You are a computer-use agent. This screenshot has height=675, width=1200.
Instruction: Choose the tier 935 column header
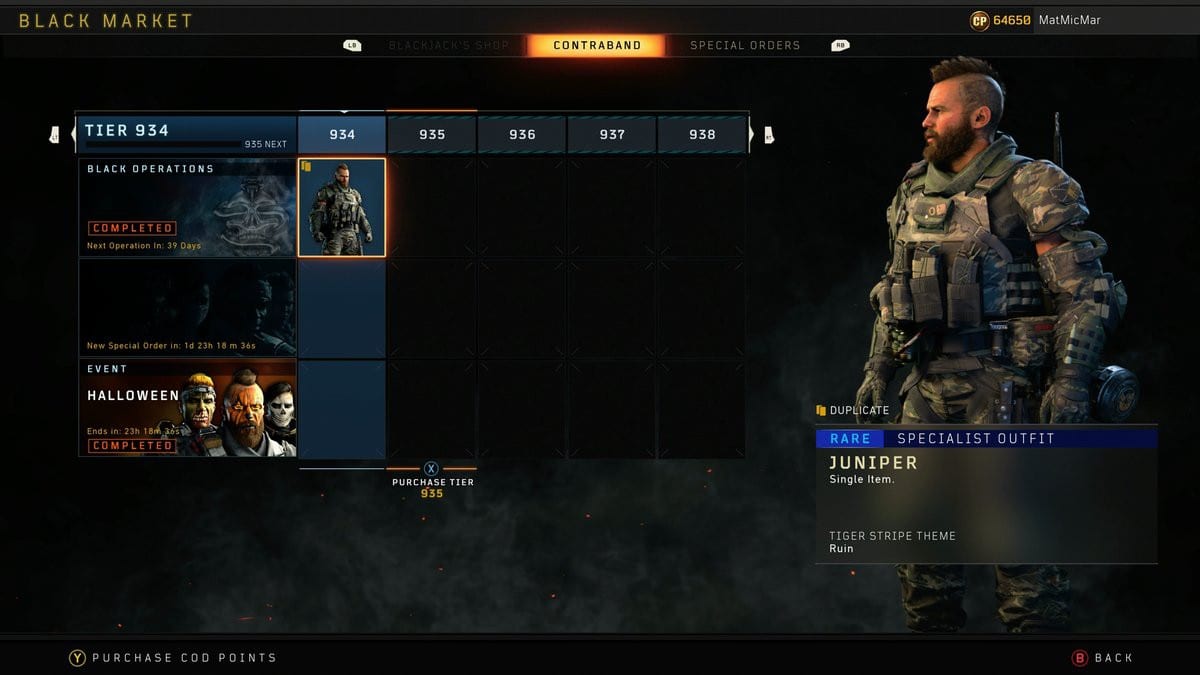pos(432,134)
